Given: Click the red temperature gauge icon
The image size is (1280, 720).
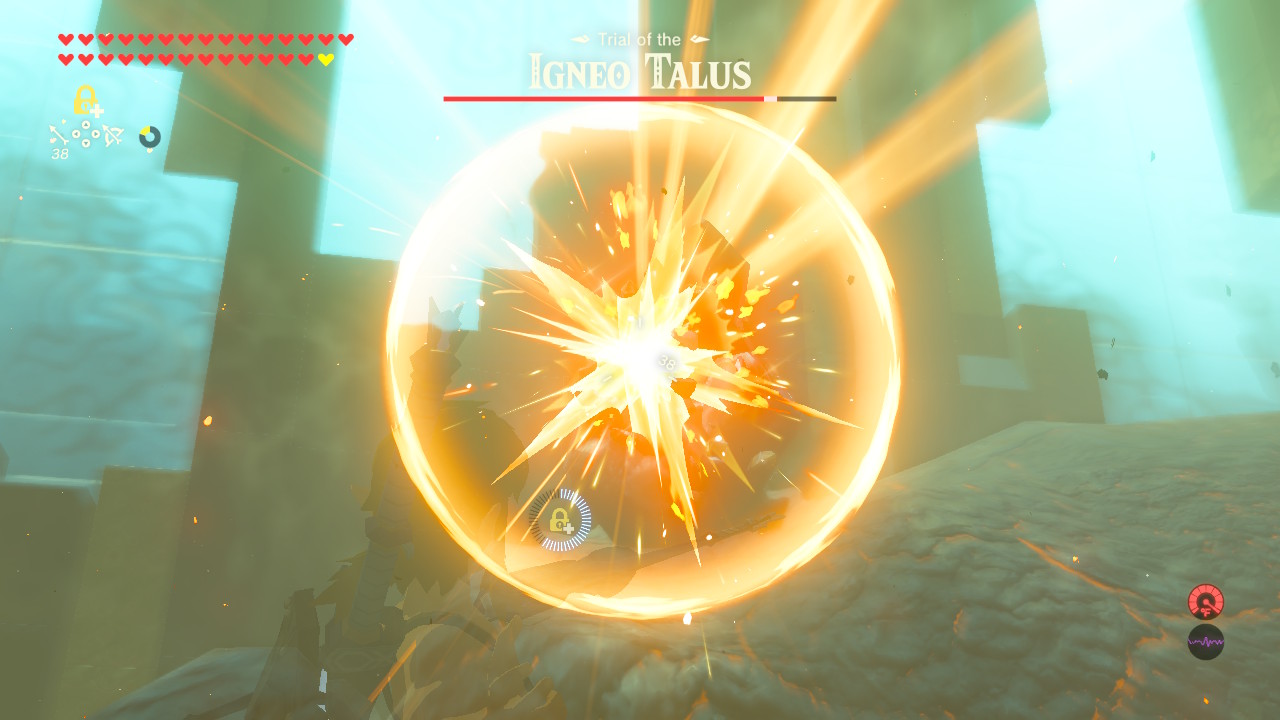Looking at the screenshot, I should click(x=1207, y=602).
